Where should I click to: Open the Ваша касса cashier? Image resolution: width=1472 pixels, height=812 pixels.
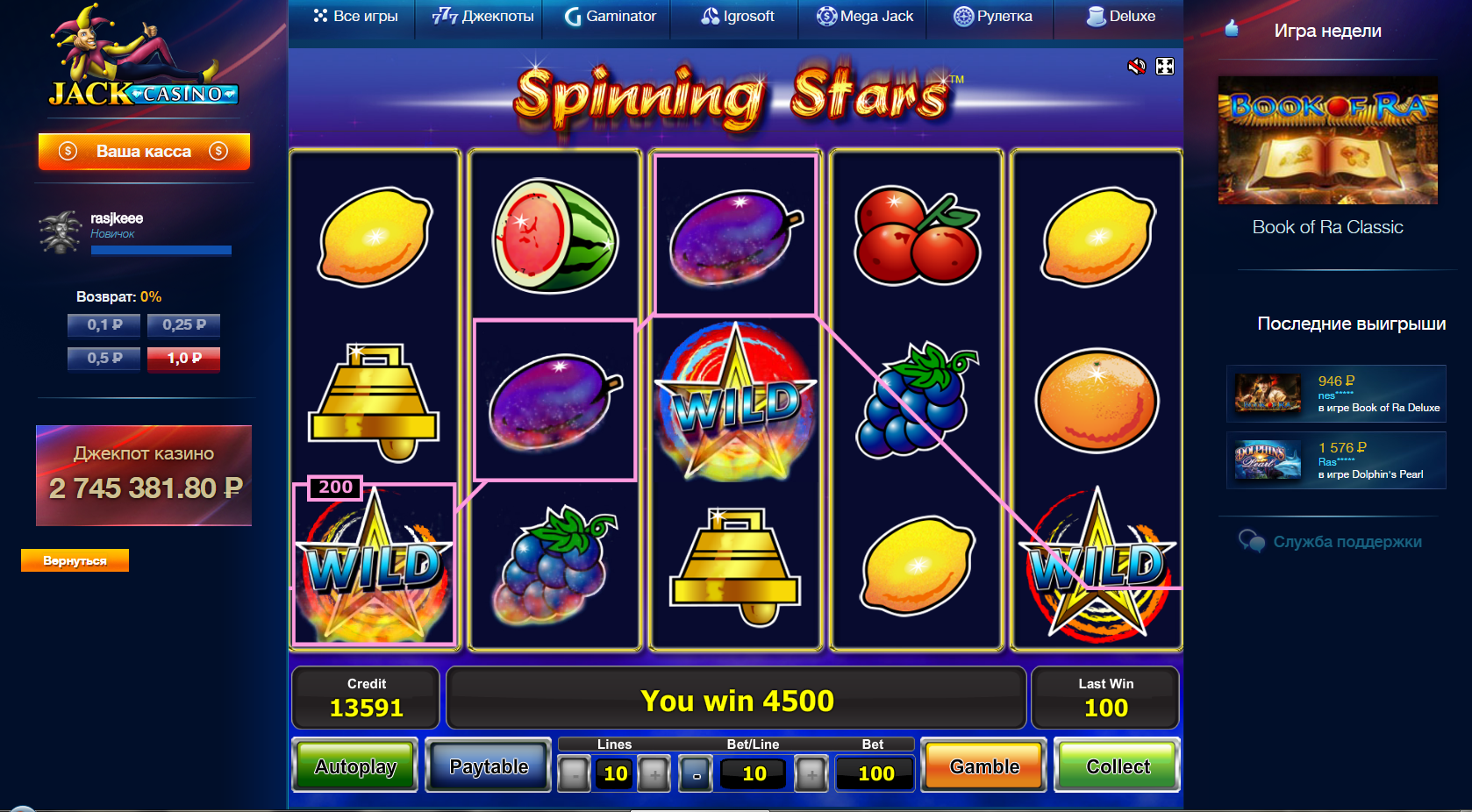[x=144, y=151]
